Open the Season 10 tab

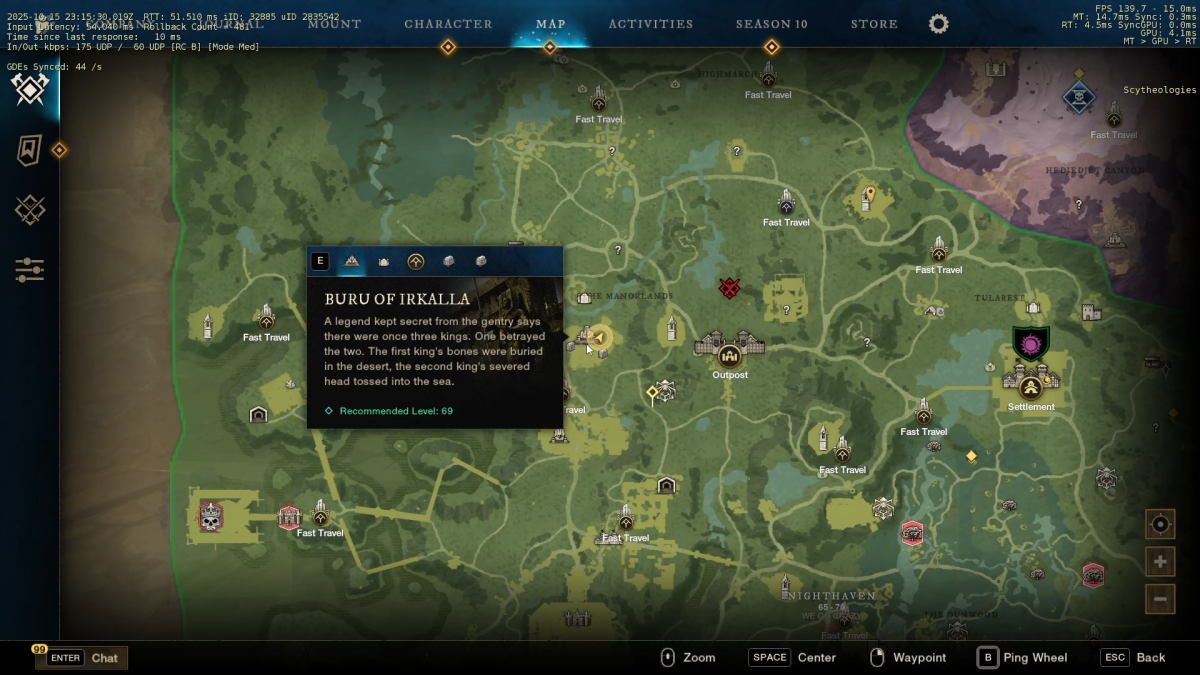point(771,24)
